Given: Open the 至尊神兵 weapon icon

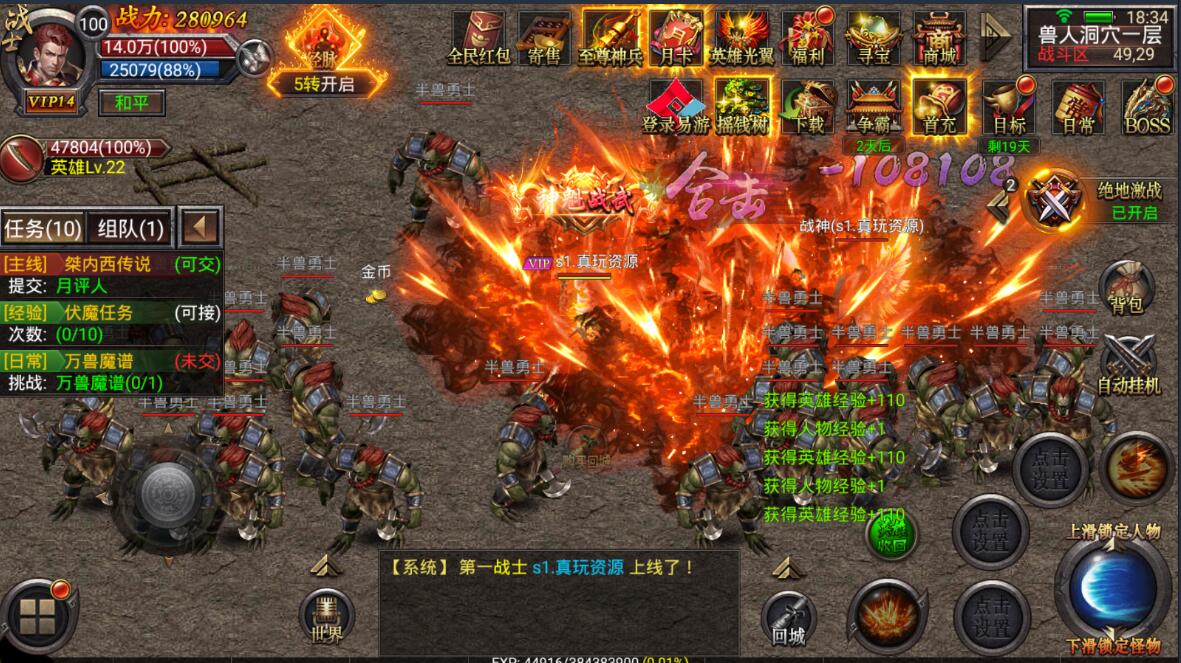Looking at the screenshot, I should click(x=609, y=37).
